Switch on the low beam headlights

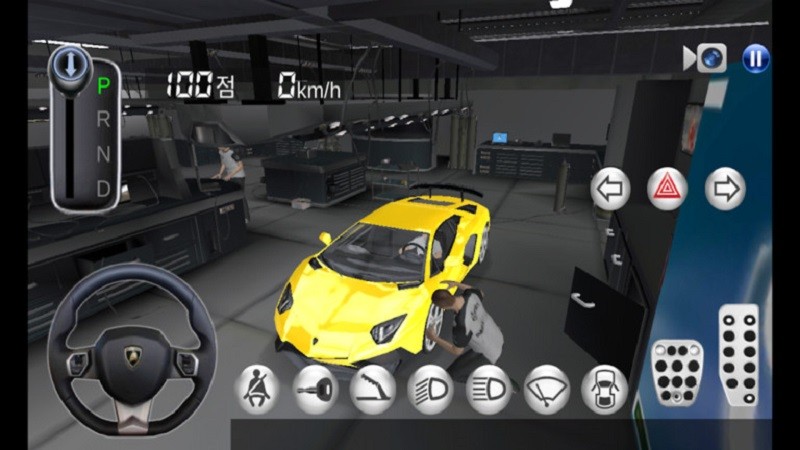coord(431,389)
